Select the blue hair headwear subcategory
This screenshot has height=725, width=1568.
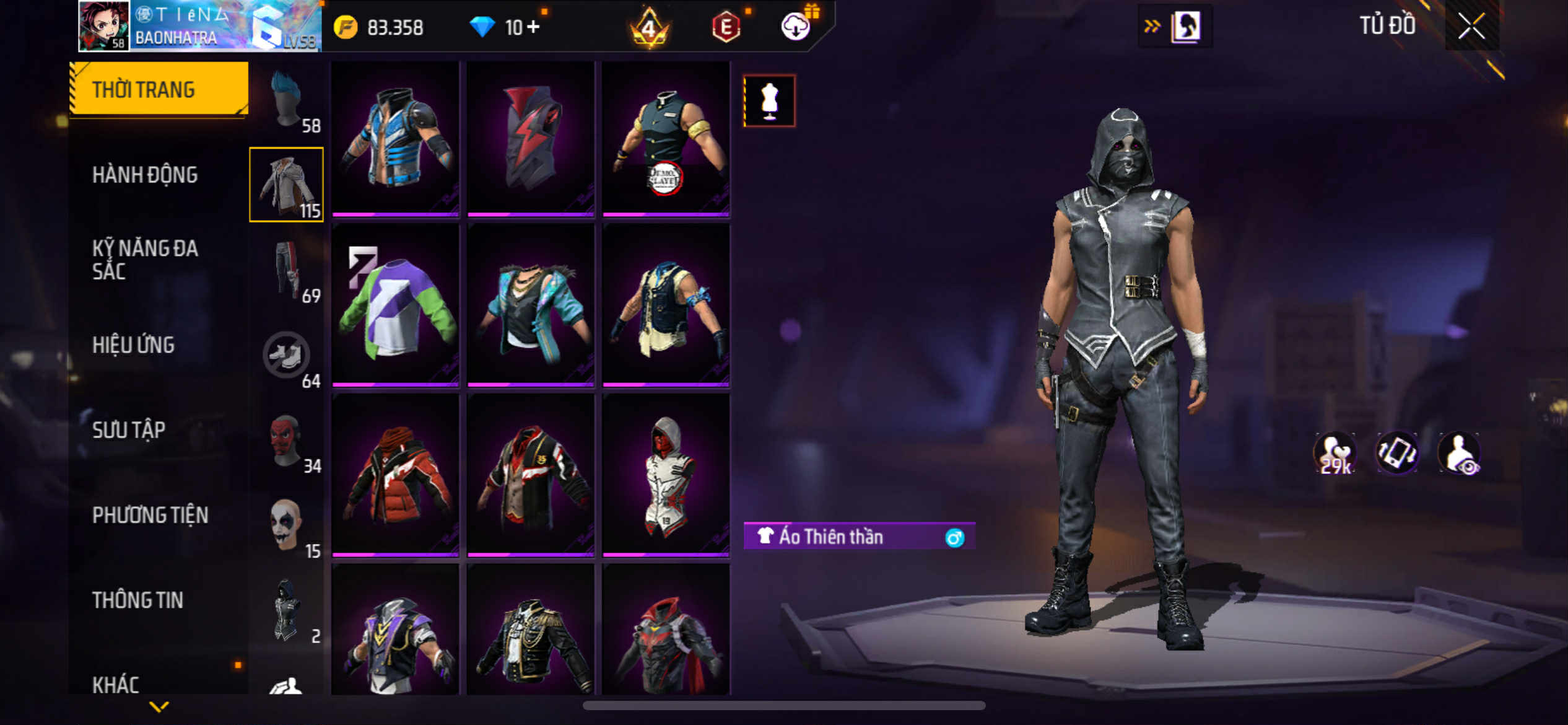tap(287, 100)
